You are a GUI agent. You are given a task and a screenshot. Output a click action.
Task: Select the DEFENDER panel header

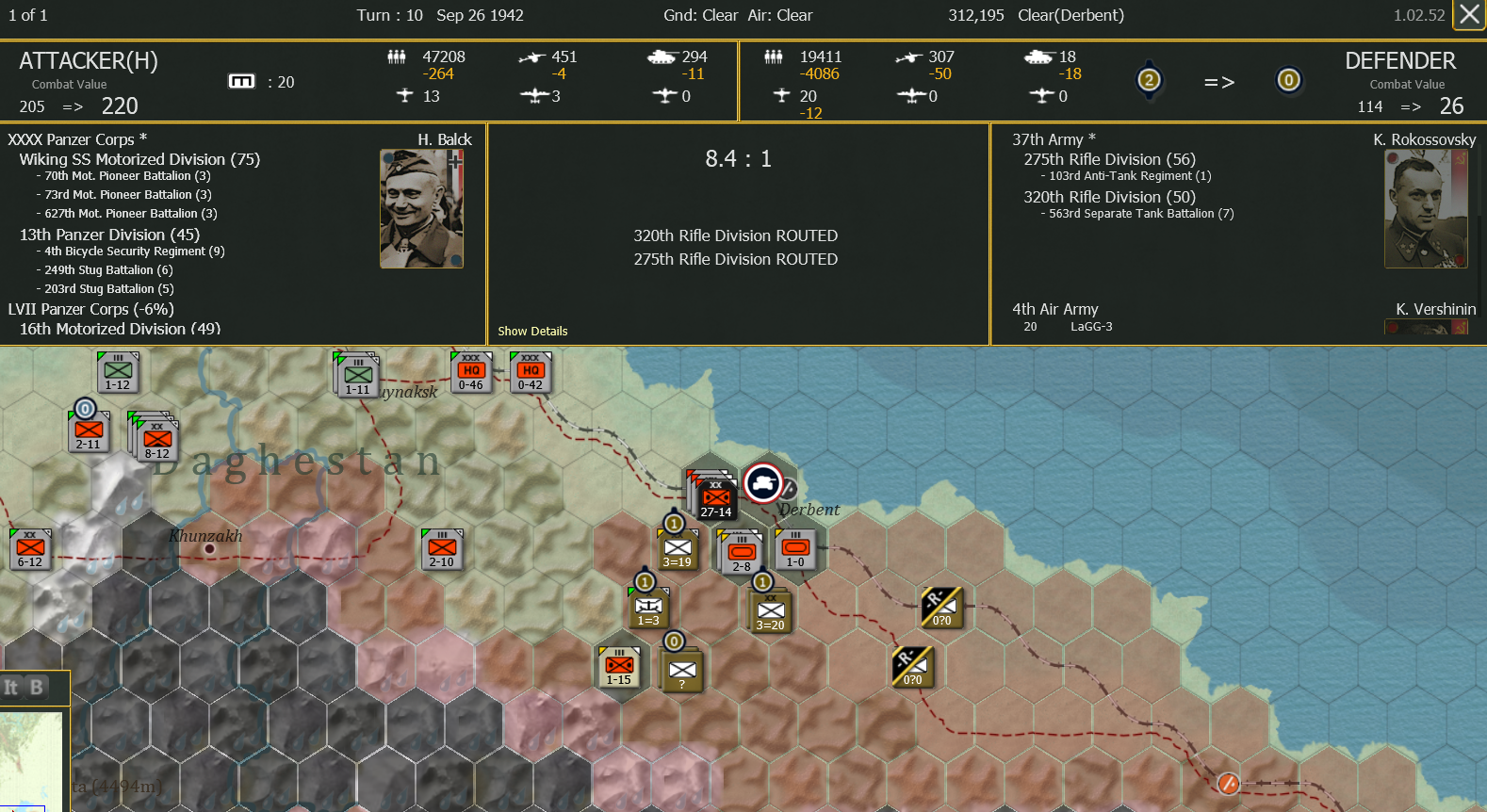coord(1401,60)
